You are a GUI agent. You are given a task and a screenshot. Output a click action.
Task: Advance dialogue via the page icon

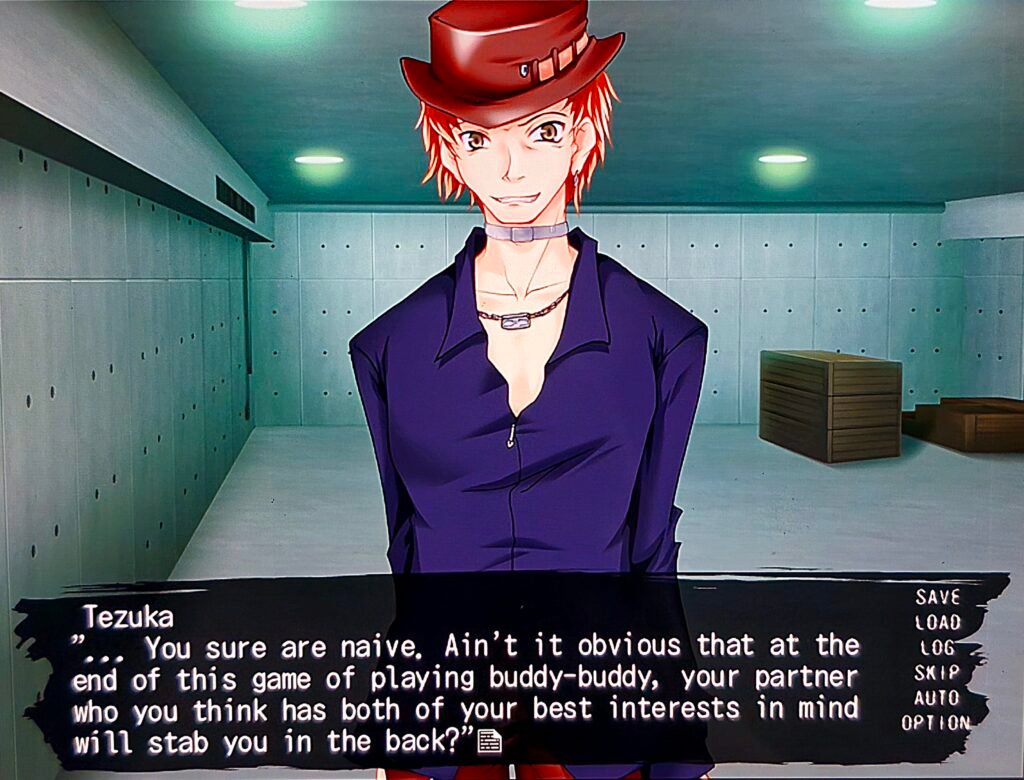[x=489, y=741]
